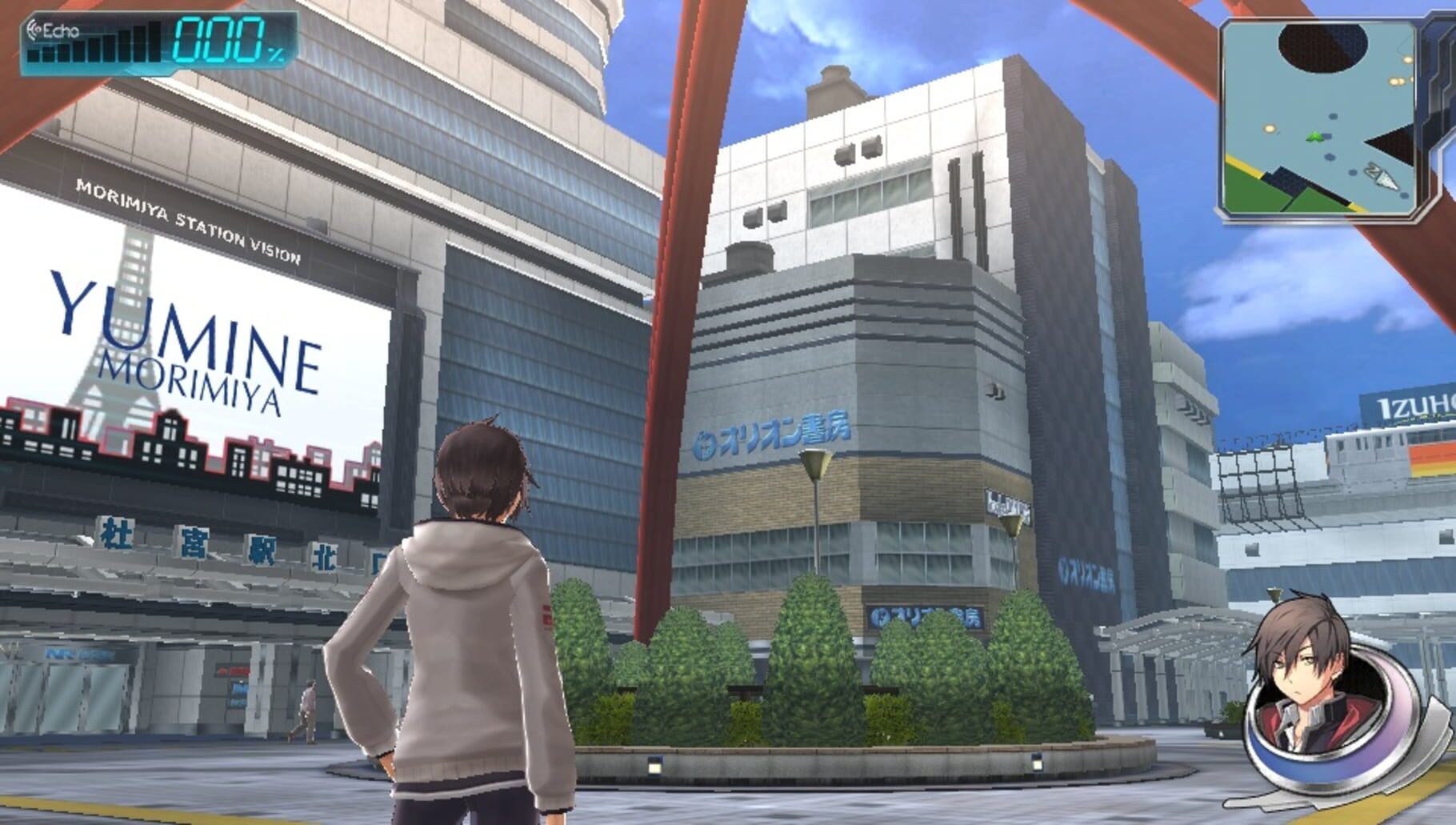Screen dimensions: 1456x825
Task: Click the yellow item dot on the minimap
Action: click(x=1269, y=127)
